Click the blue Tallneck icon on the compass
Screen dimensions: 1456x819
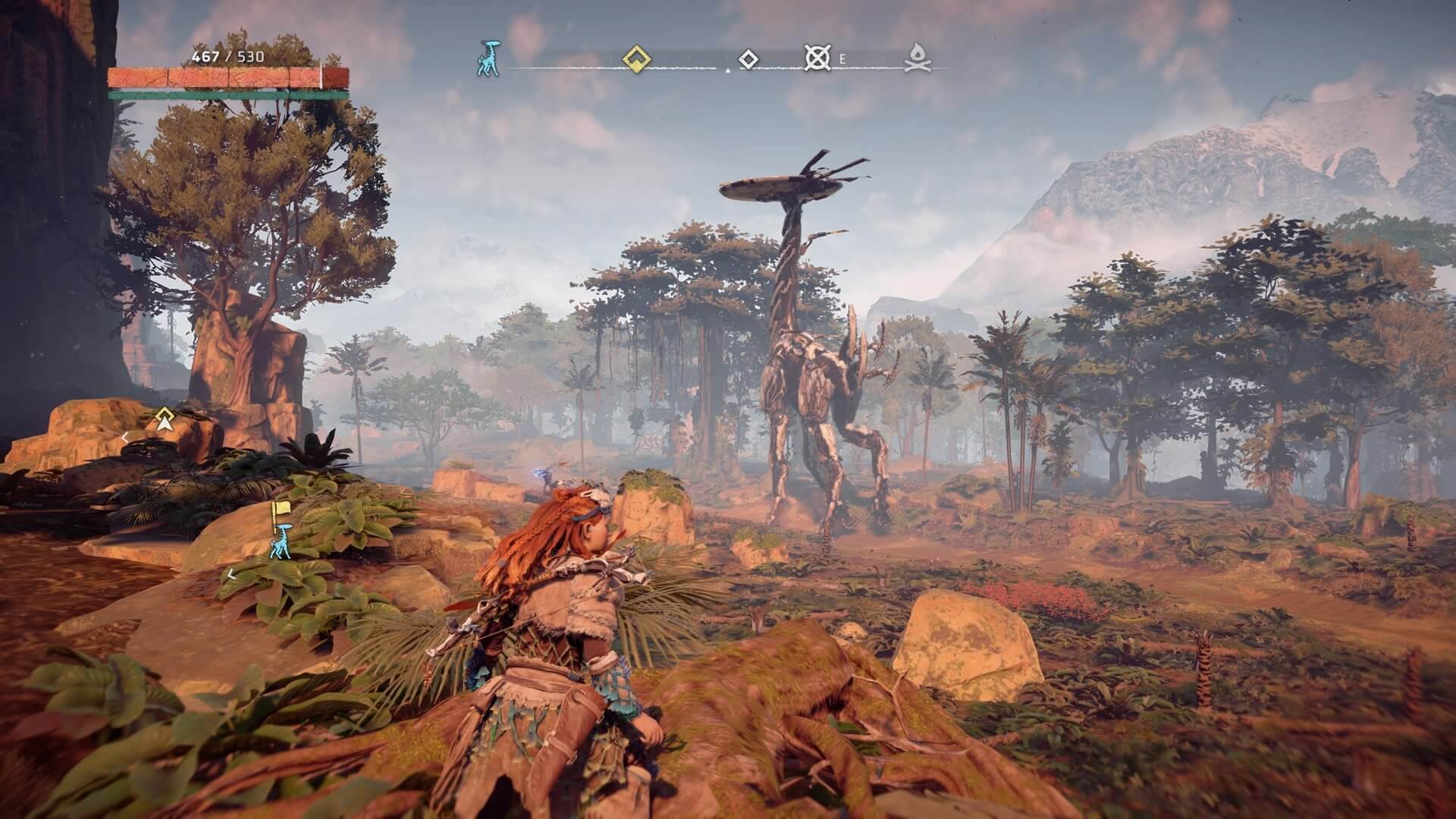coord(488,59)
